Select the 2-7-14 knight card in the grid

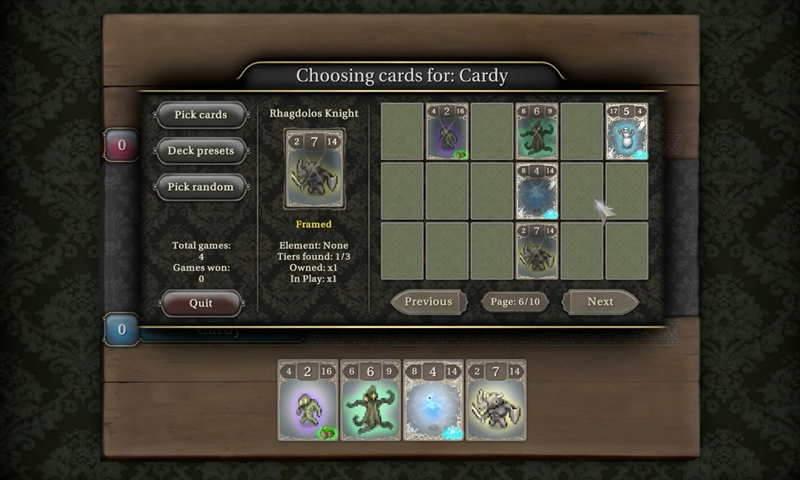[537, 250]
